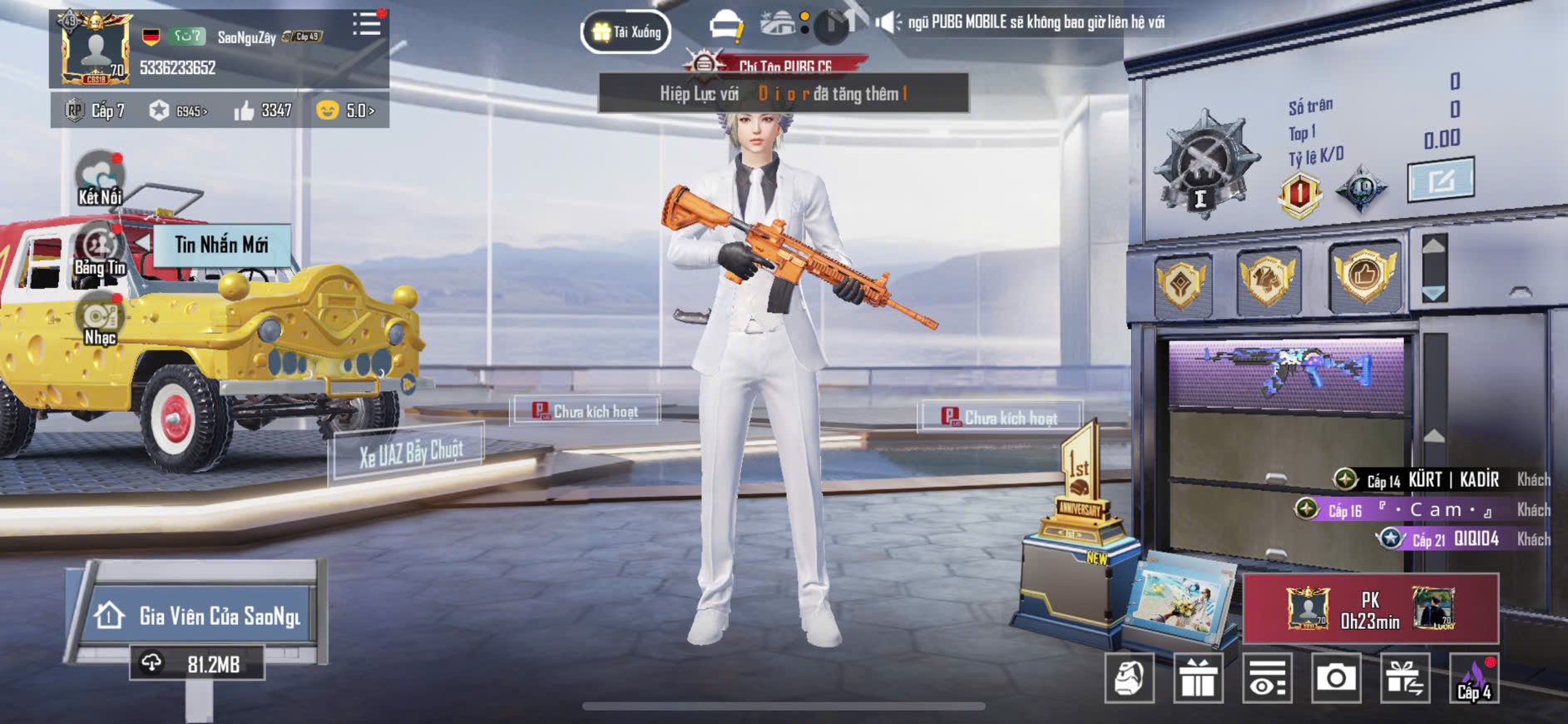The height and width of the screenshot is (724, 1568).
Task: Open the Gia Viên home sign
Action: pyautogui.click(x=199, y=616)
